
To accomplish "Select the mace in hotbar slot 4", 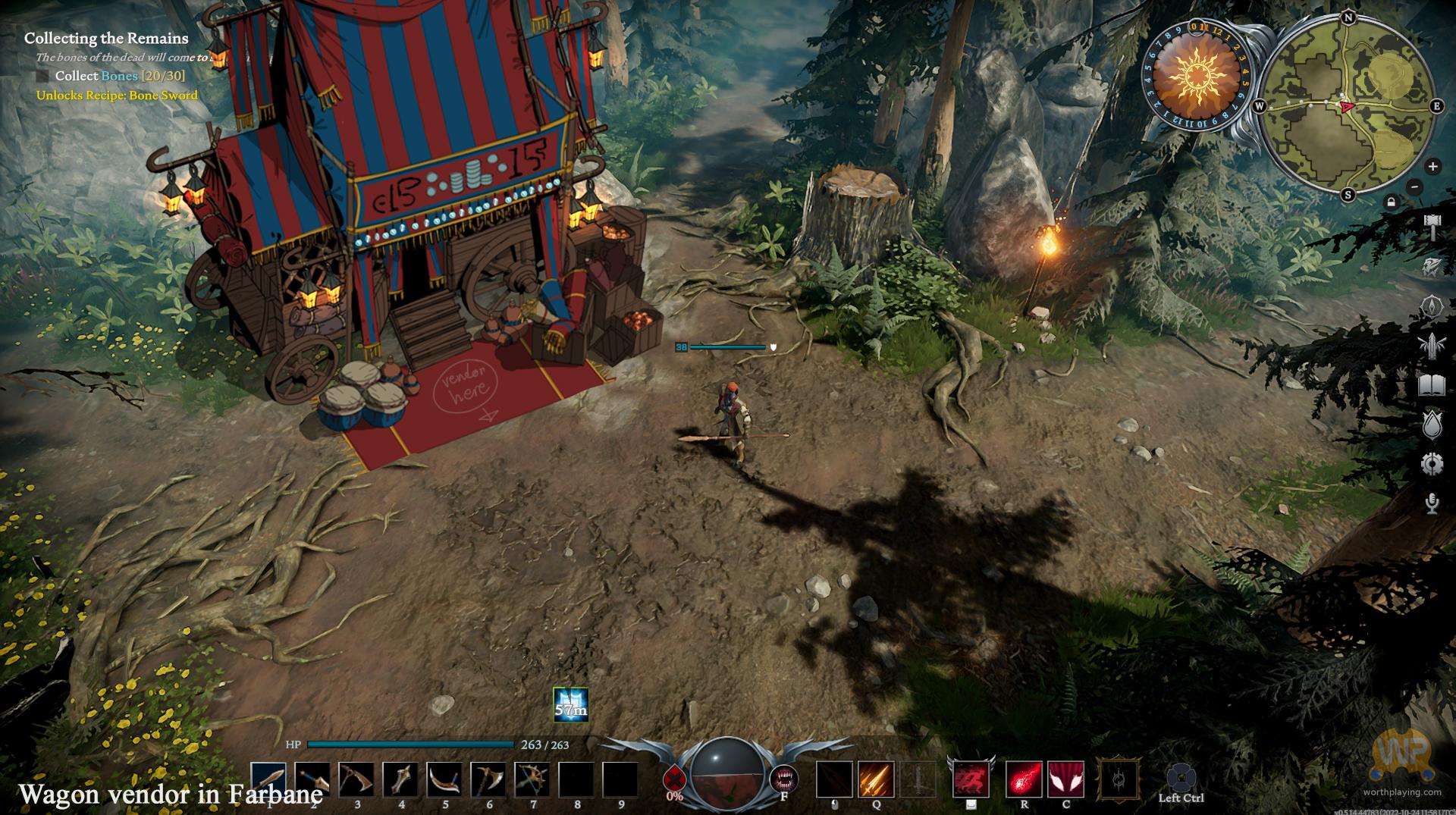I will (400, 780).
